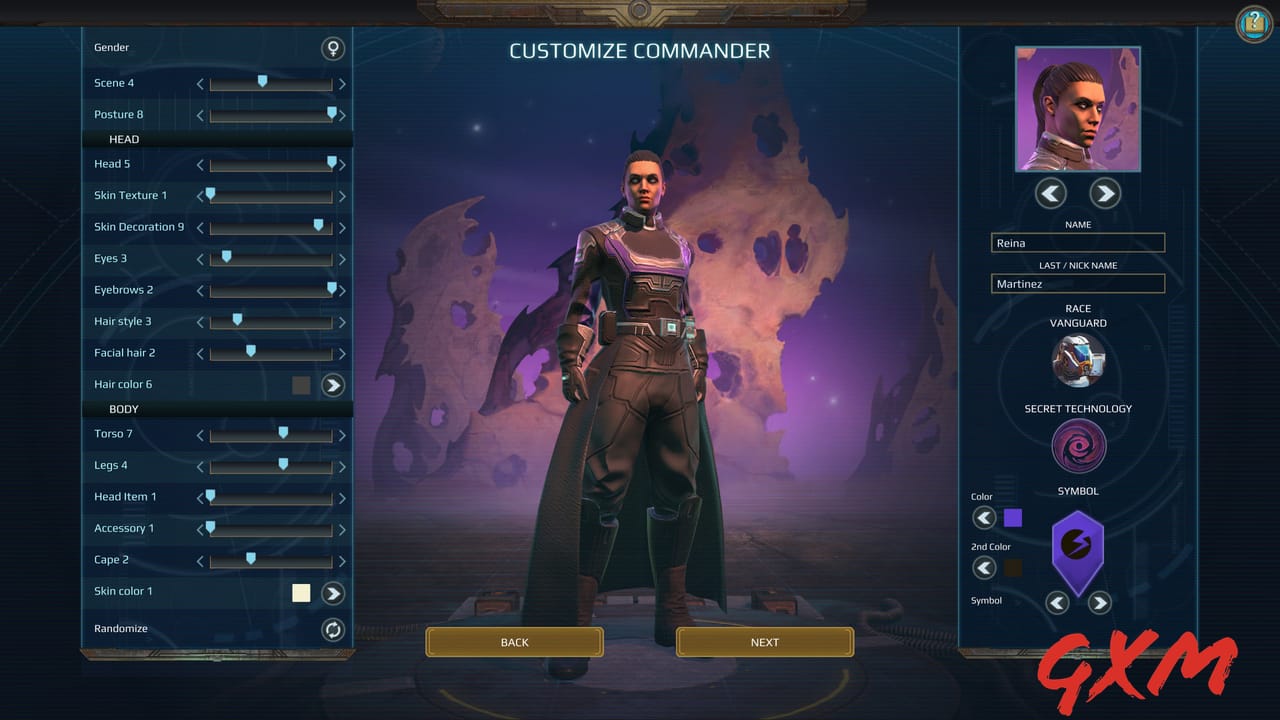This screenshot has width=1280, height=720.
Task: Click the Gender female symbol icon
Action: click(333, 47)
